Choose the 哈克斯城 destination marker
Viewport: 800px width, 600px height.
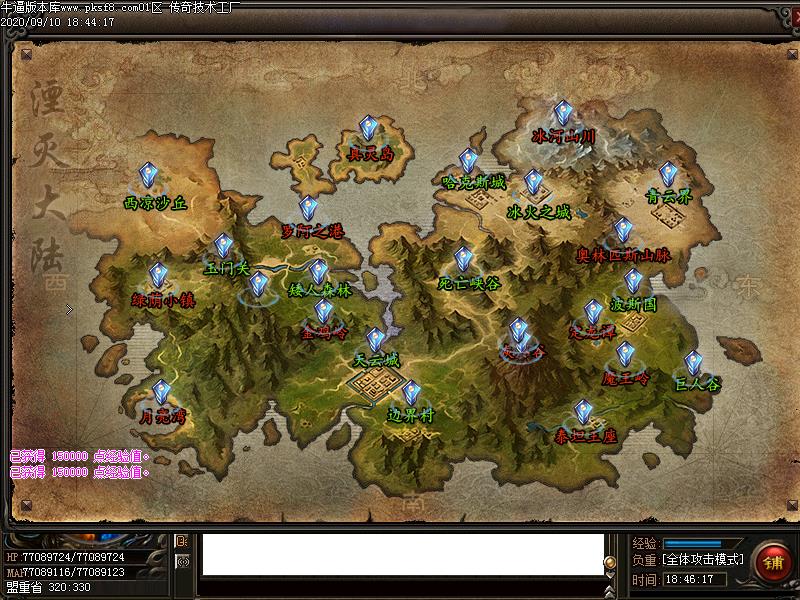pos(468,162)
